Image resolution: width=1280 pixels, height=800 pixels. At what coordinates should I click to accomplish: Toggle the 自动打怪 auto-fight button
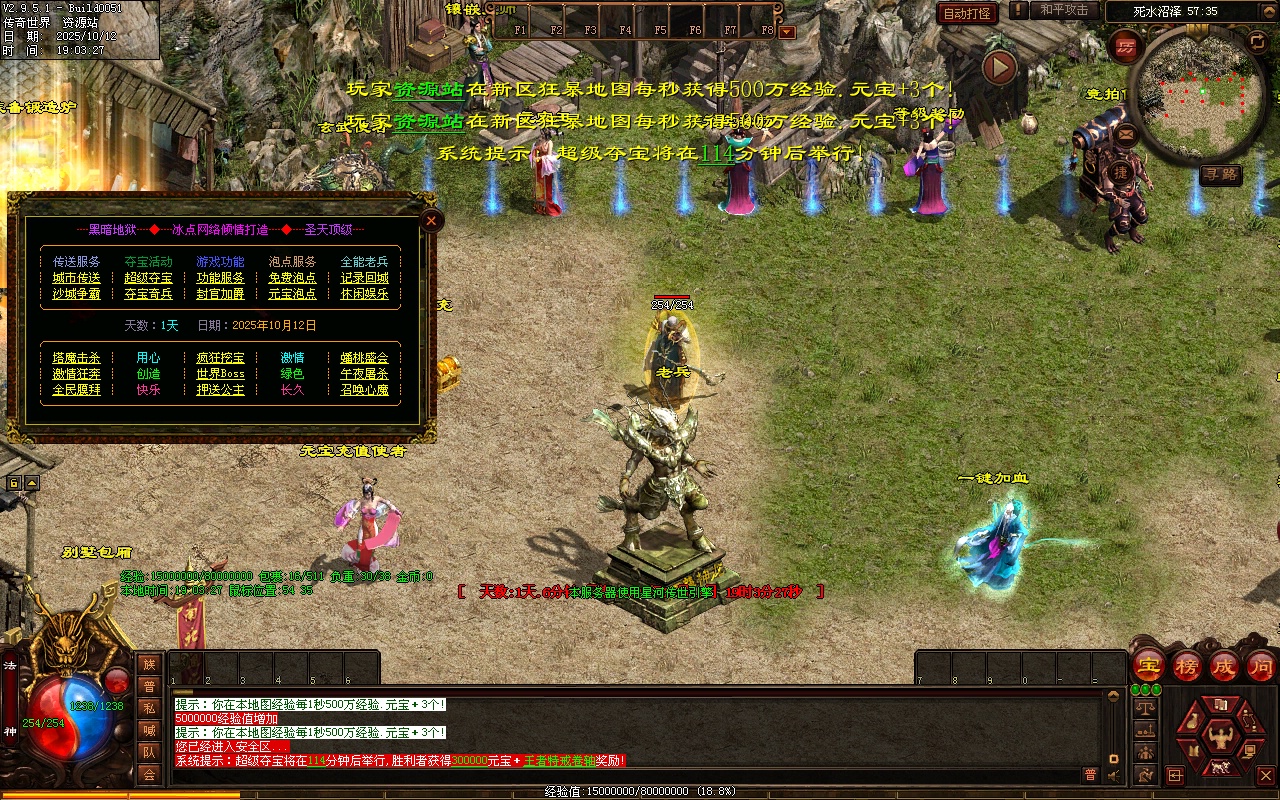click(967, 13)
